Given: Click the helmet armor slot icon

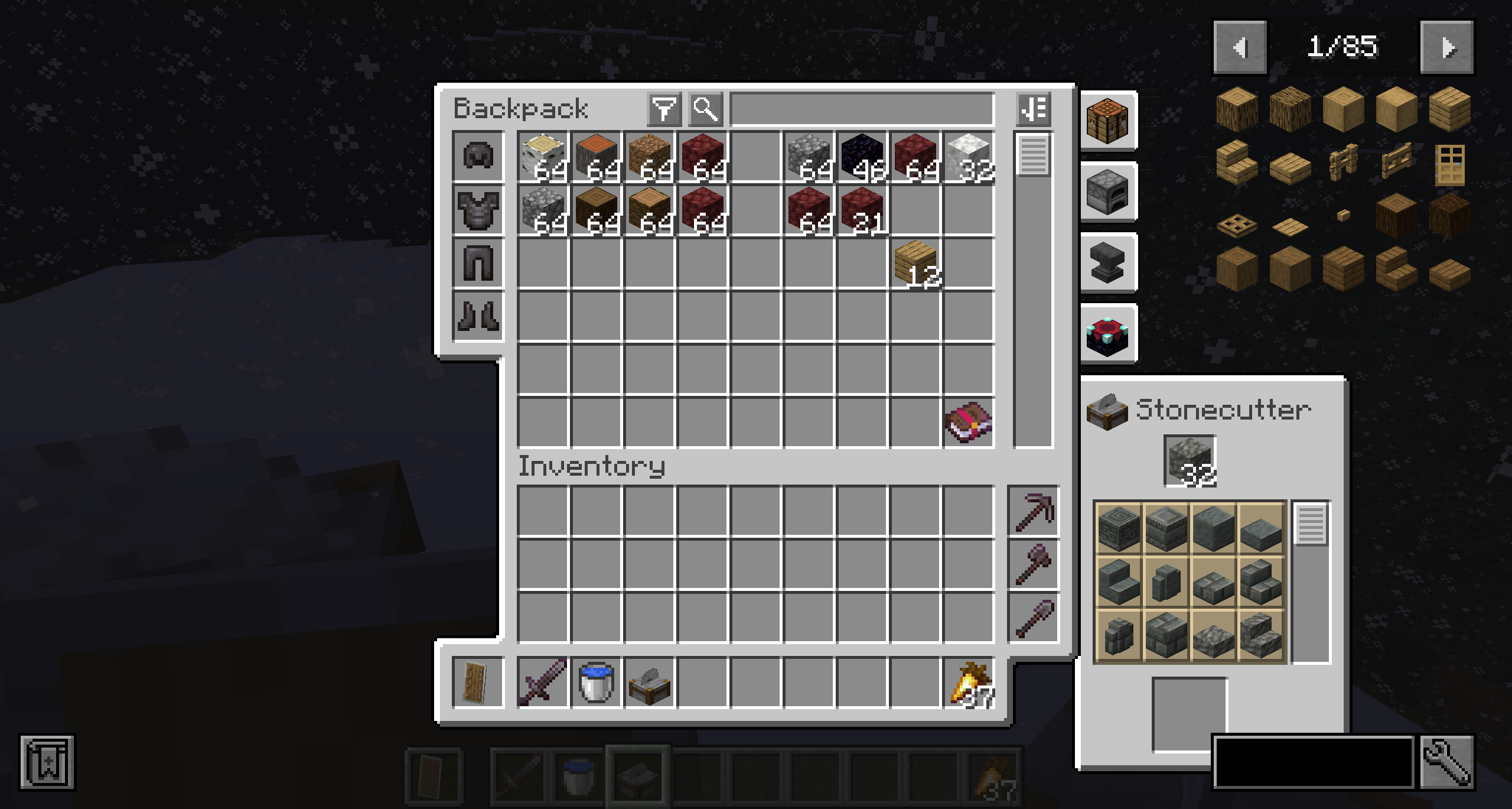Looking at the screenshot, I should (478, 155).
